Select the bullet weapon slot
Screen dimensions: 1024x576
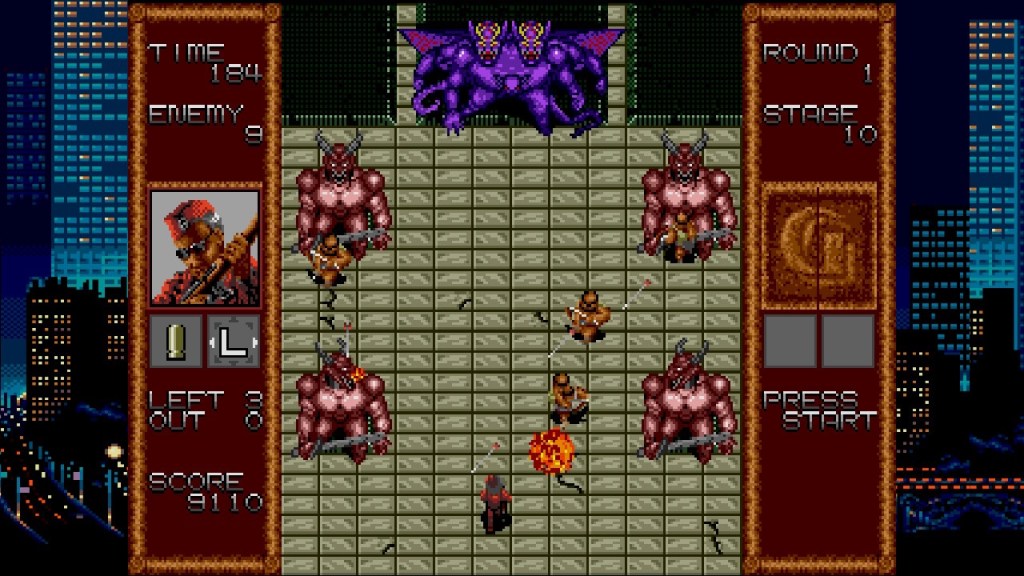coord(177,341)
